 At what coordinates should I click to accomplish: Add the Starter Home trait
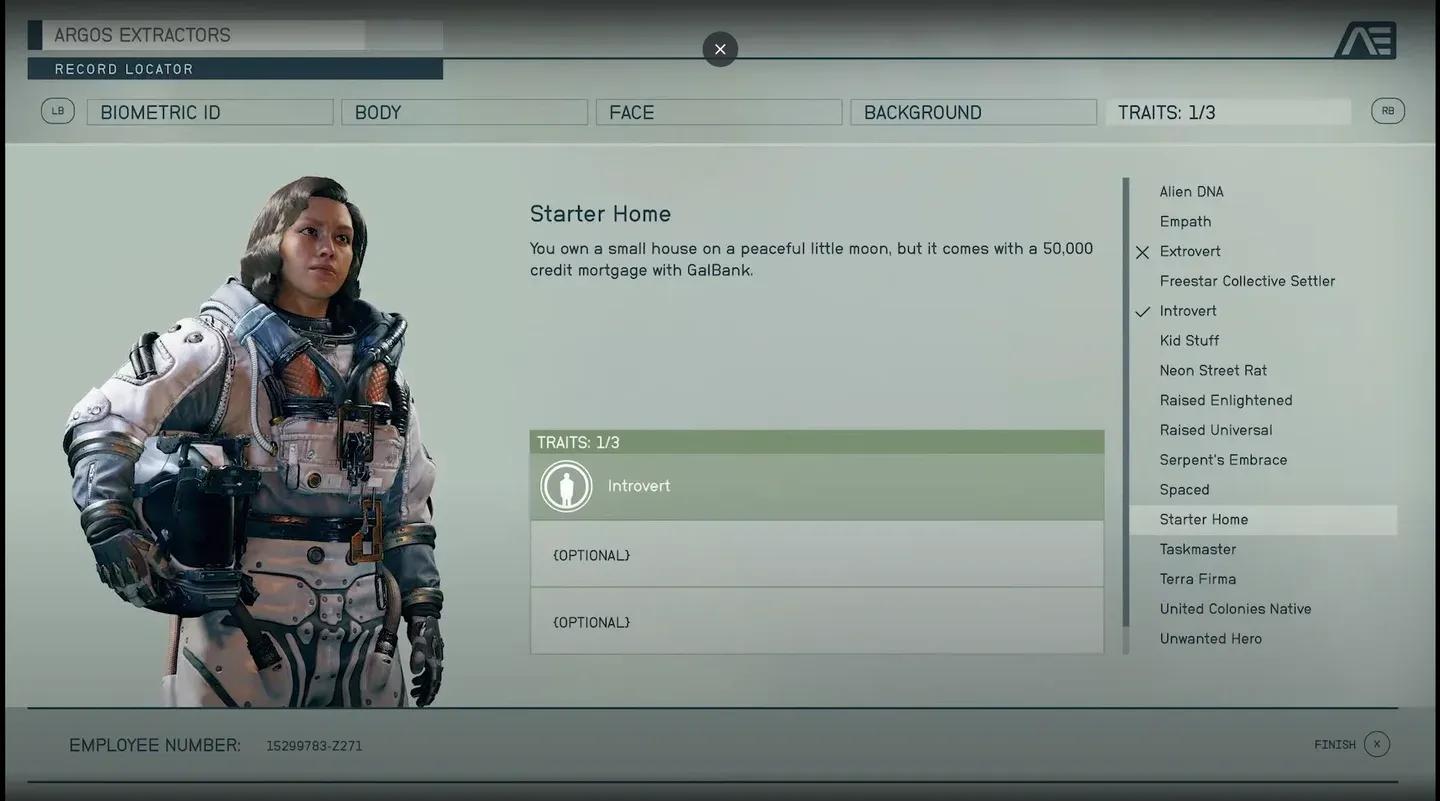pyautogui.click(x=1204, y=520)
